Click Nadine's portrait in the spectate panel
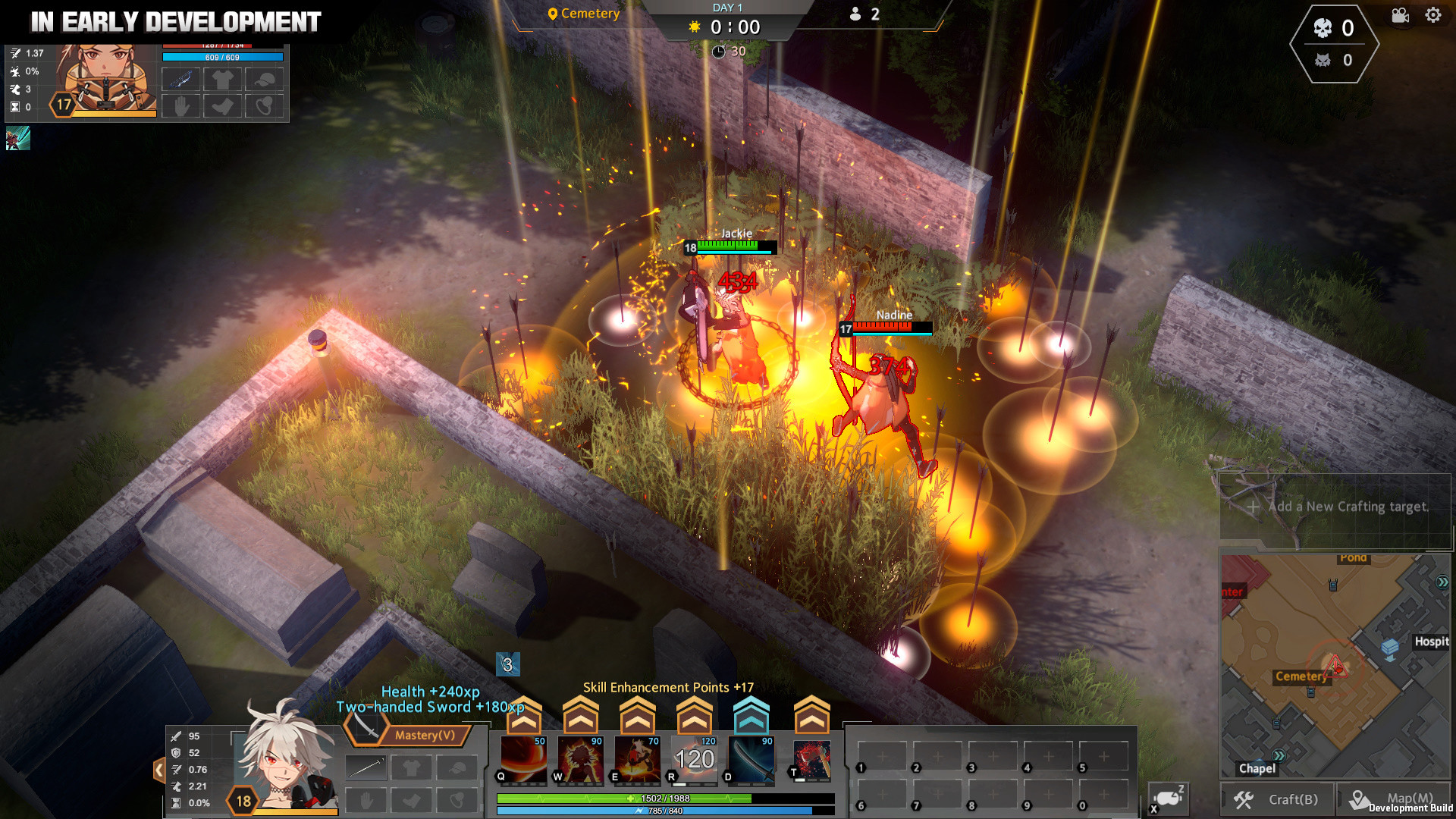This screenshot has height=819, width=1456. point(106,80)
